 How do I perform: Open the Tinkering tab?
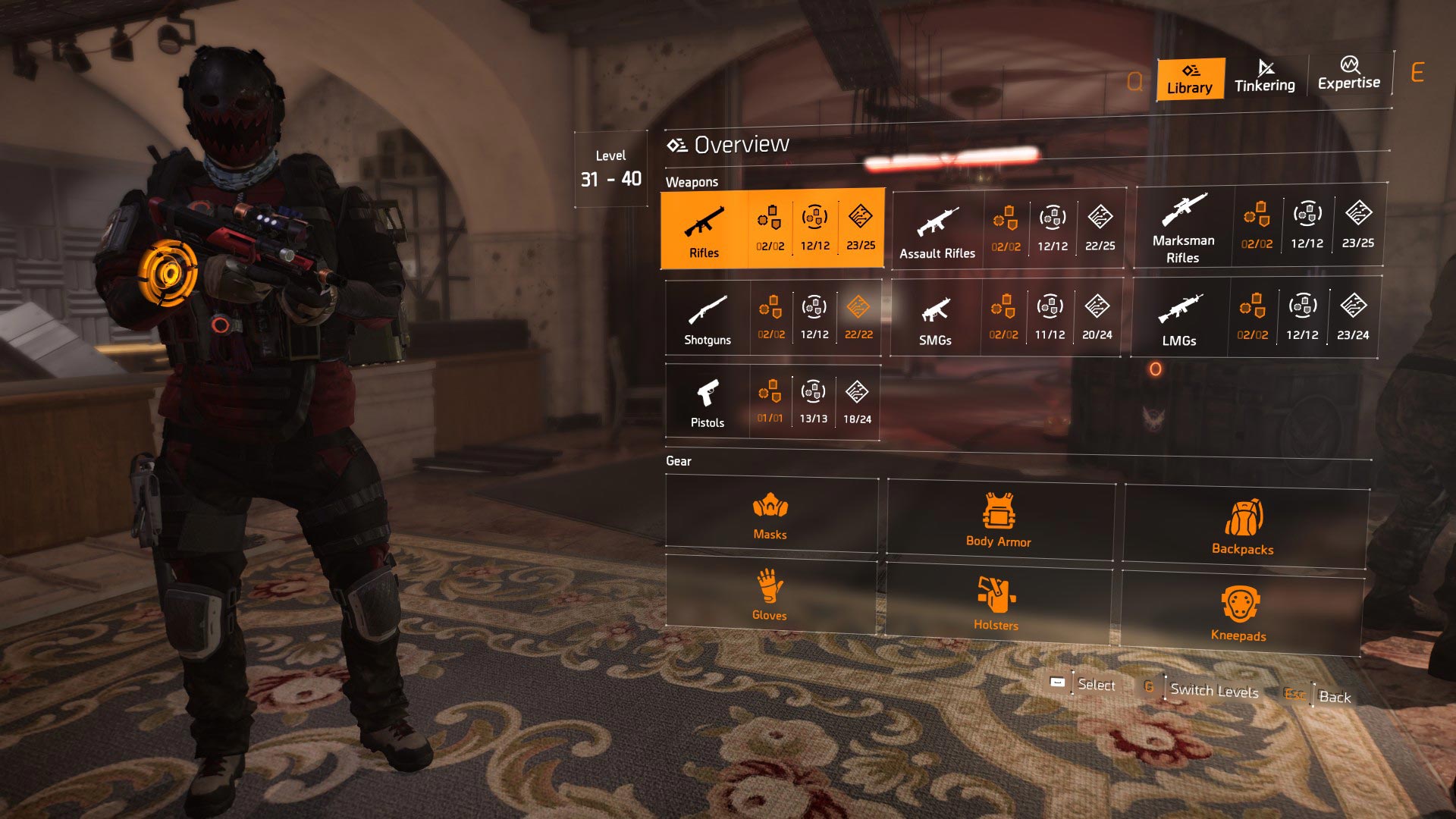[x=1264, y=77]
